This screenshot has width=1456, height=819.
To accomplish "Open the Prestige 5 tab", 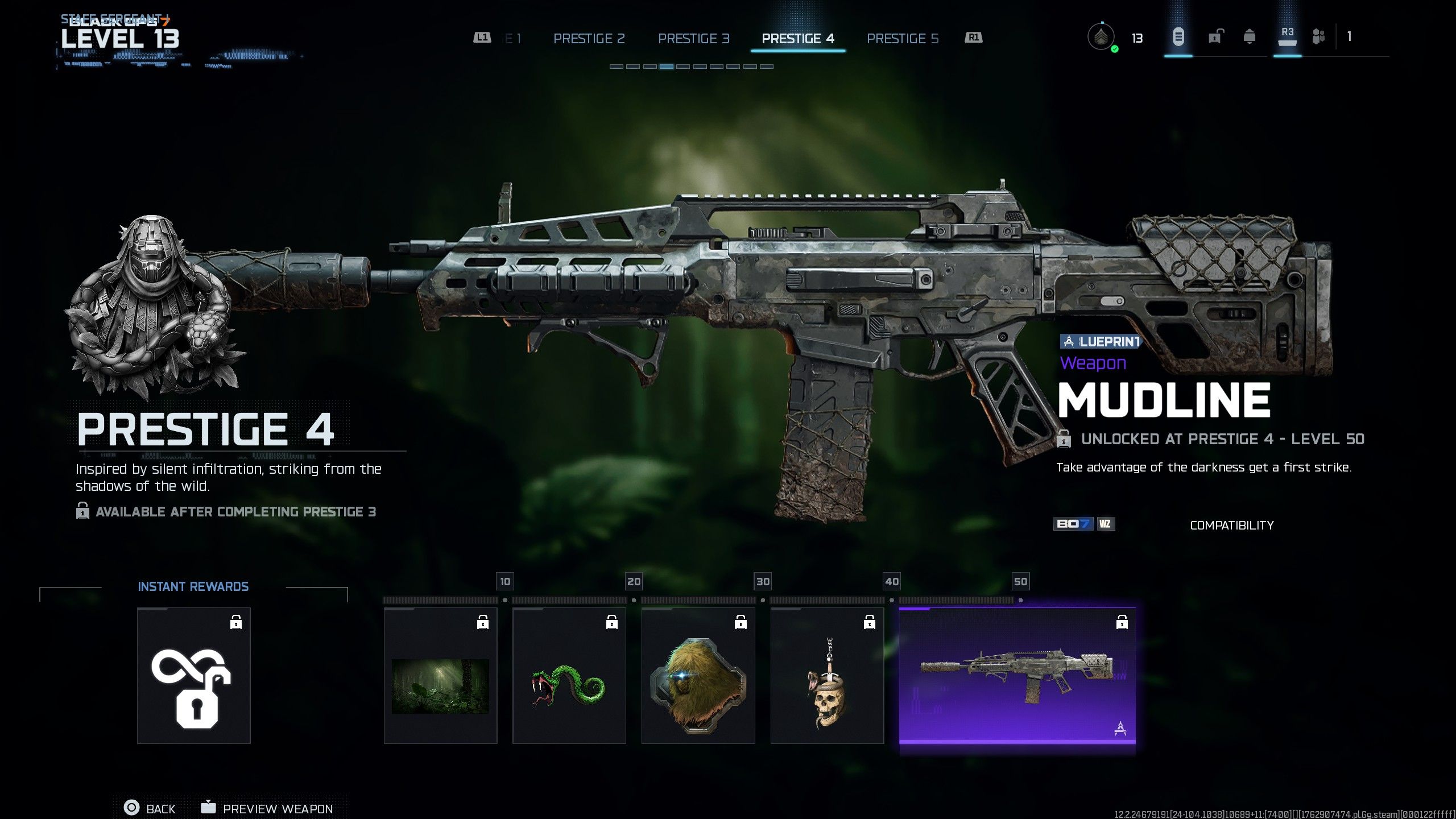I will [x=902, y=39].
